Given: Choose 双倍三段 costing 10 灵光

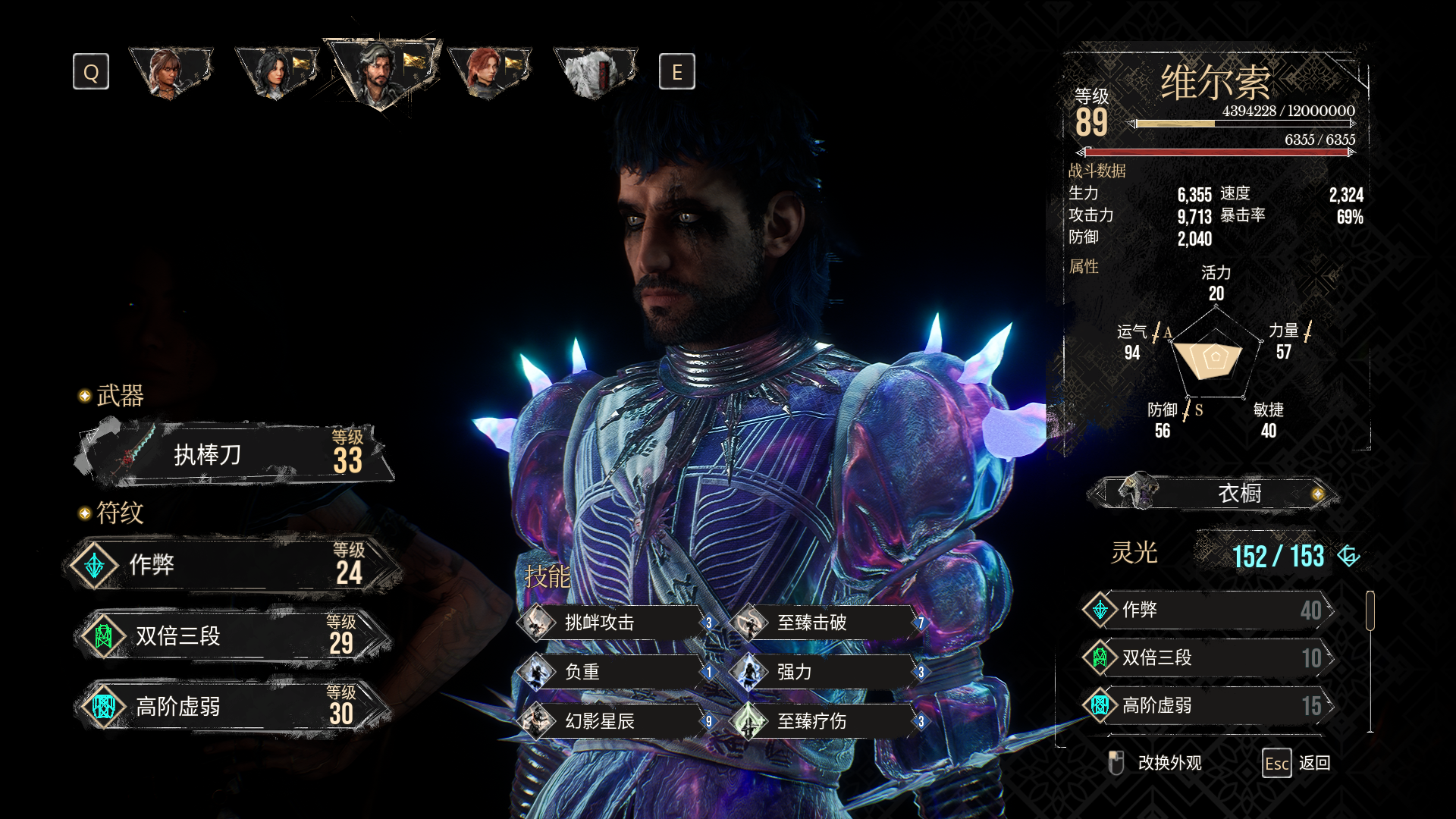Looking at the screenshot, I should (1208, 657).
